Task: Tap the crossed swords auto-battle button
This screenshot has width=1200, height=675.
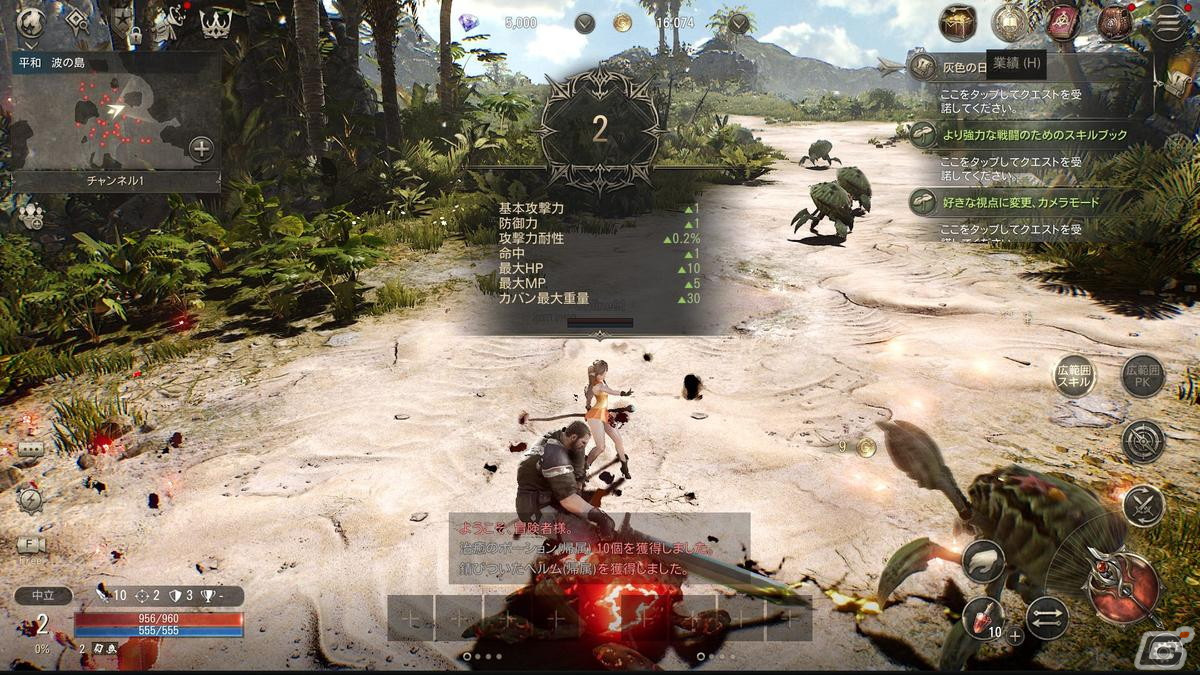Action: click(x=1143, y=505)
